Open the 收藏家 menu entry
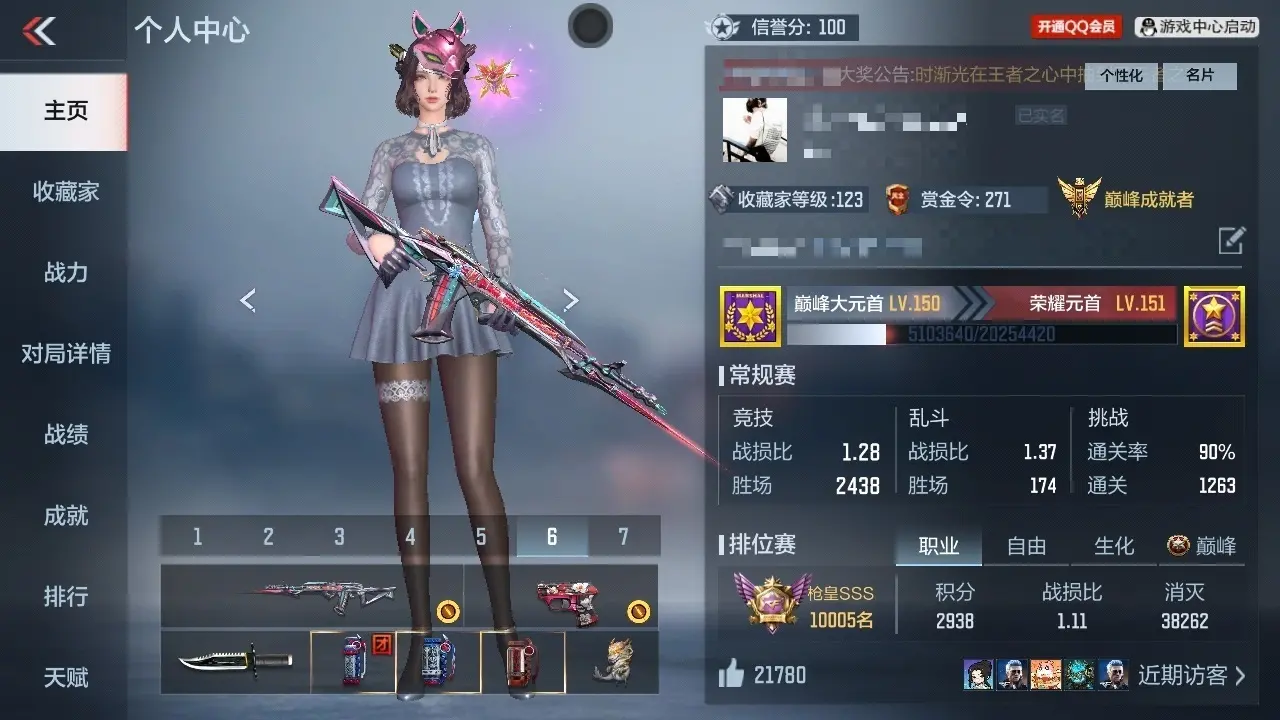 (65, 191)
